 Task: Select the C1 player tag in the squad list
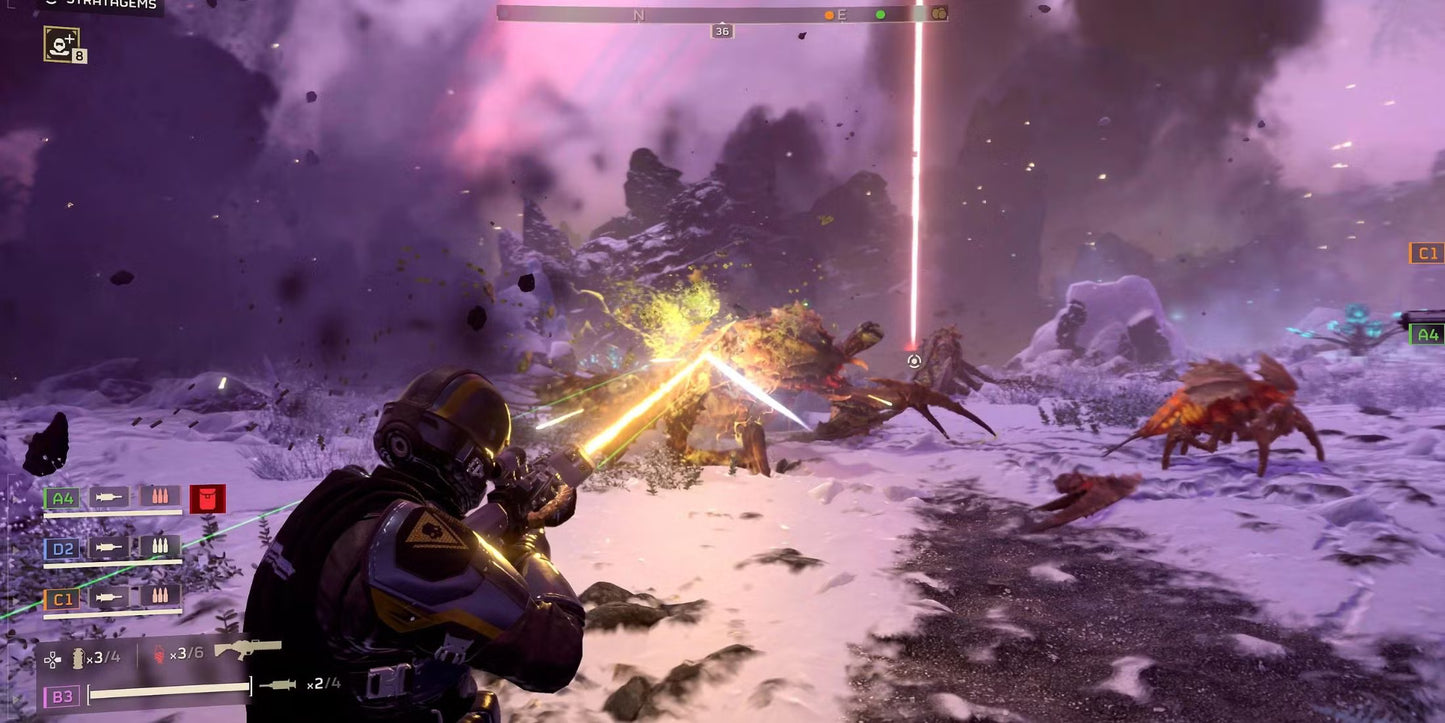[x=60, y=597]
